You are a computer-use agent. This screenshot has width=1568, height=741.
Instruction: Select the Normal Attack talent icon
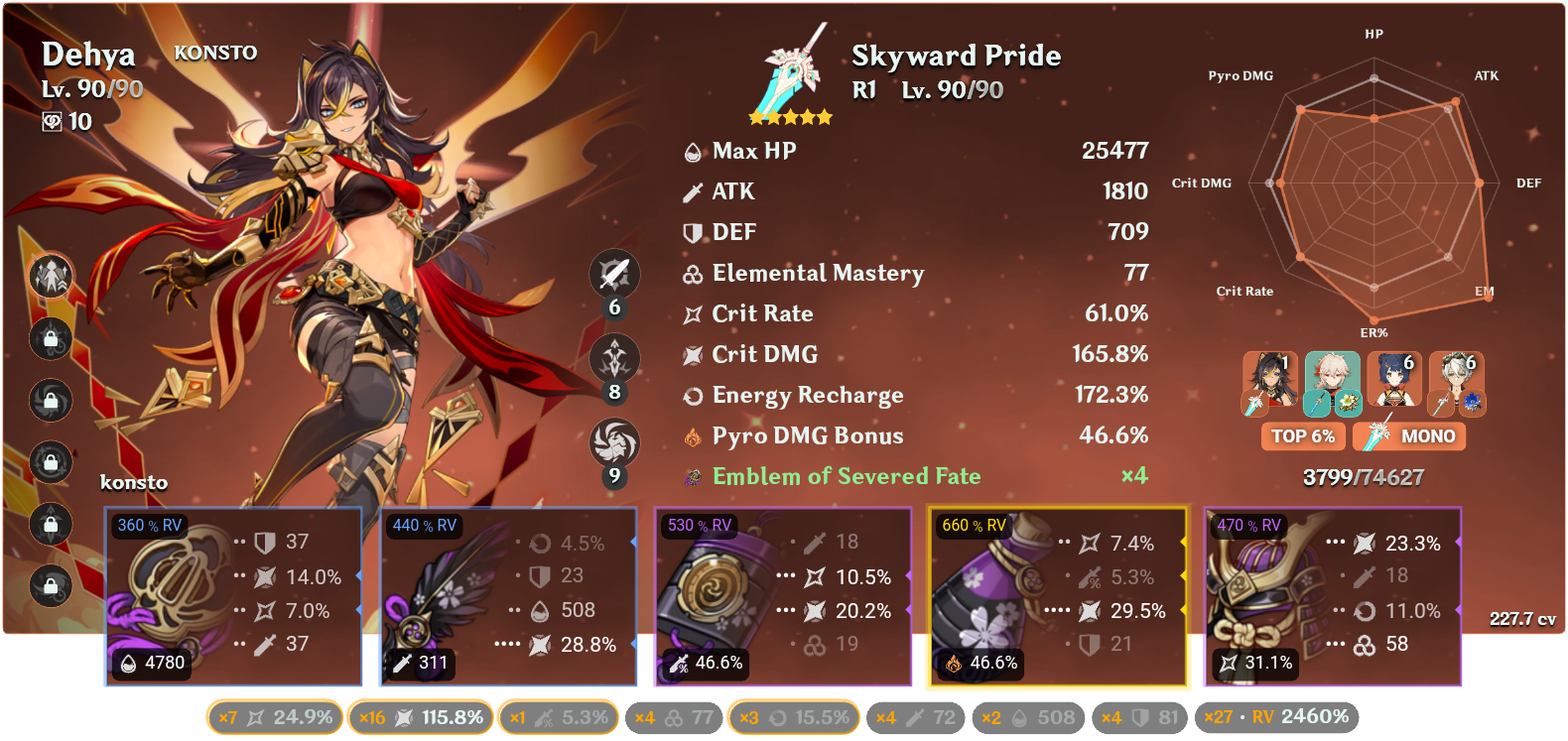tap(615, 275)
